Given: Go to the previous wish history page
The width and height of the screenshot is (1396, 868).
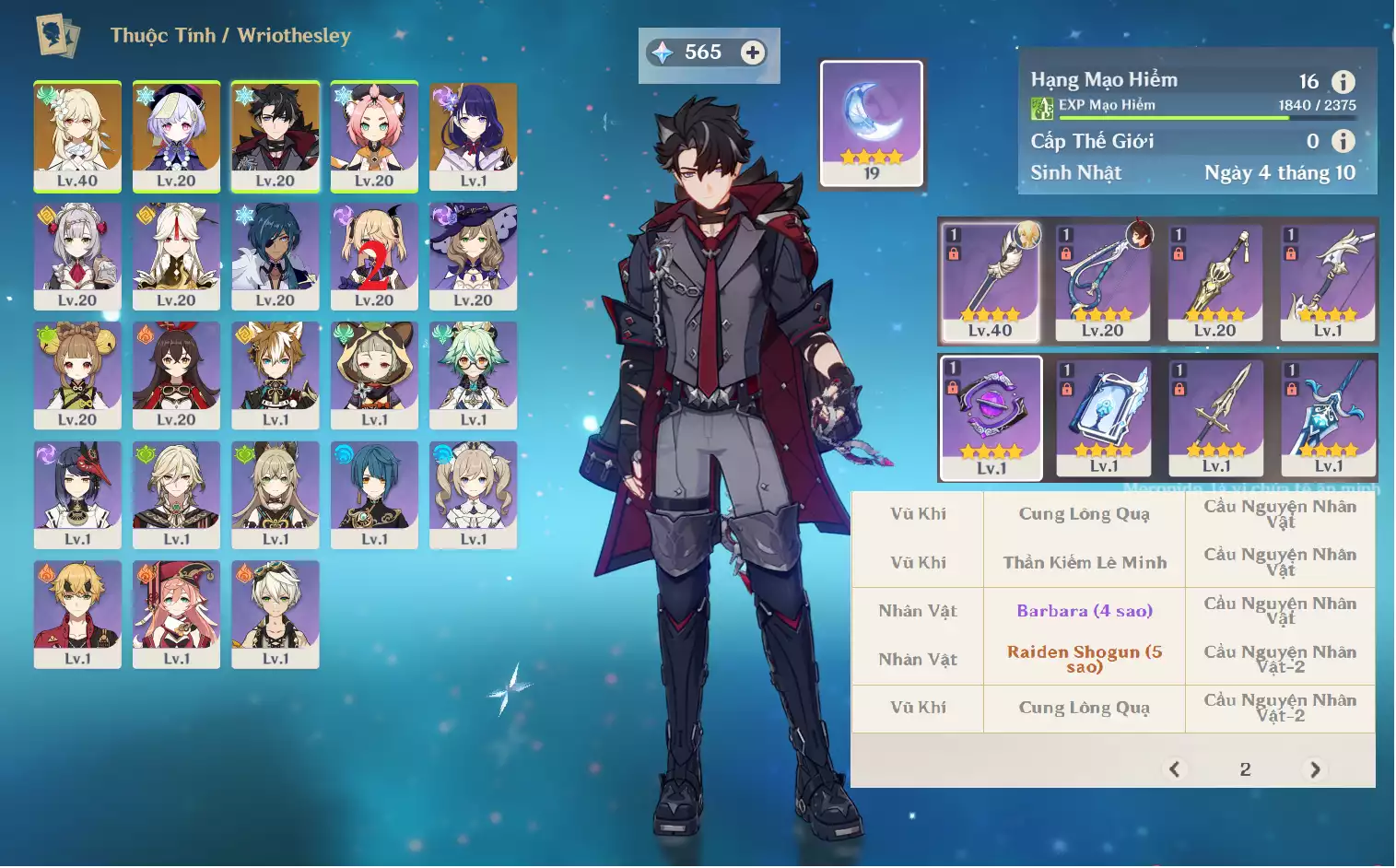Looking at the screenshot, I should 1174,769.
